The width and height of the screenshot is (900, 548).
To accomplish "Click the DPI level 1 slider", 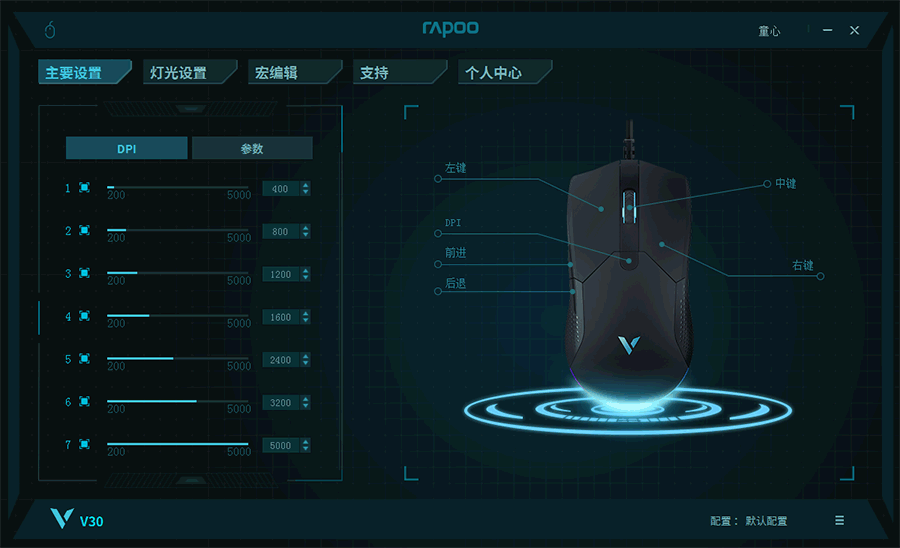I will (178, 187).
